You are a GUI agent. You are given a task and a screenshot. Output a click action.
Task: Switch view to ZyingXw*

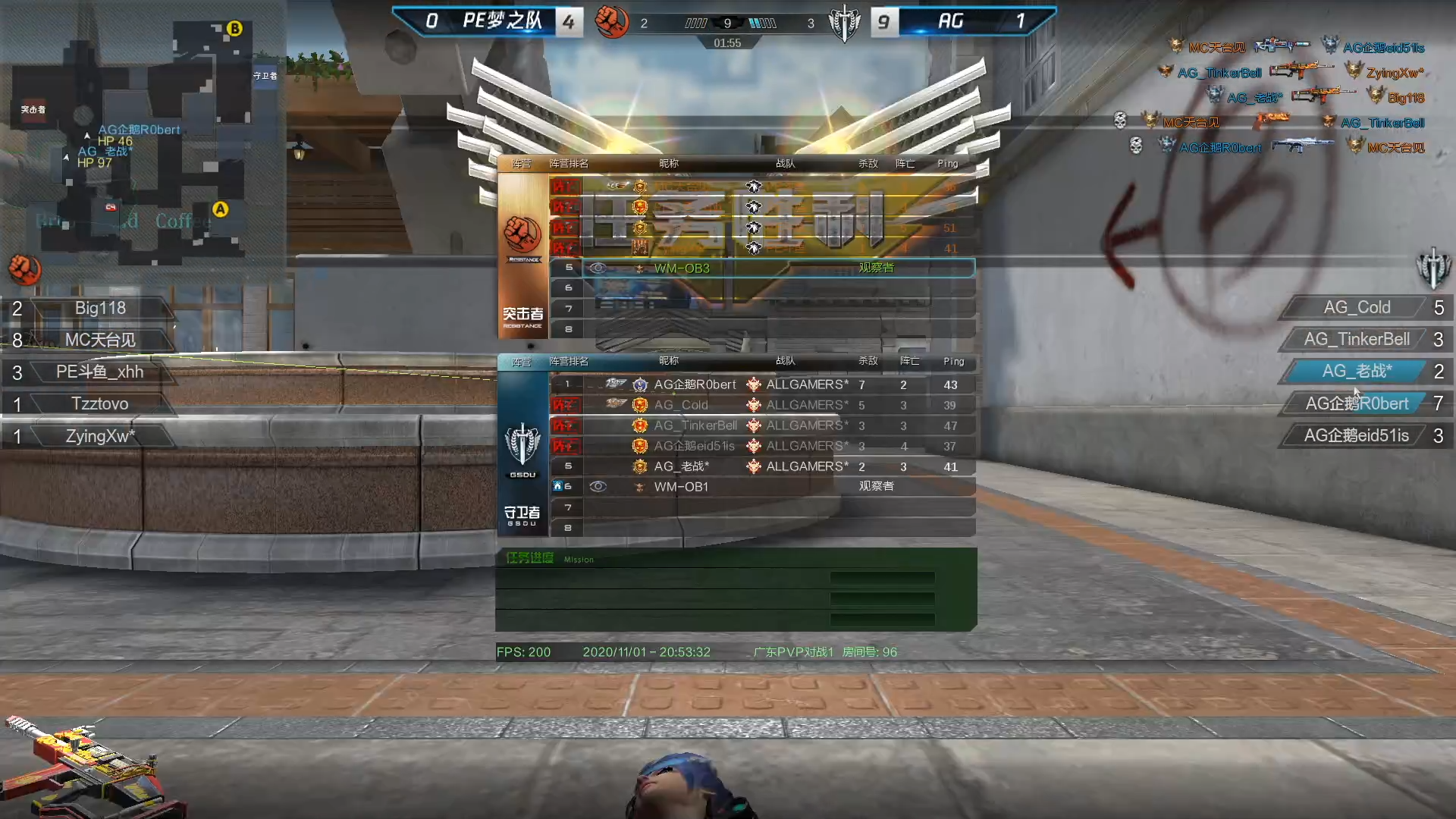(x=99, y=436)
